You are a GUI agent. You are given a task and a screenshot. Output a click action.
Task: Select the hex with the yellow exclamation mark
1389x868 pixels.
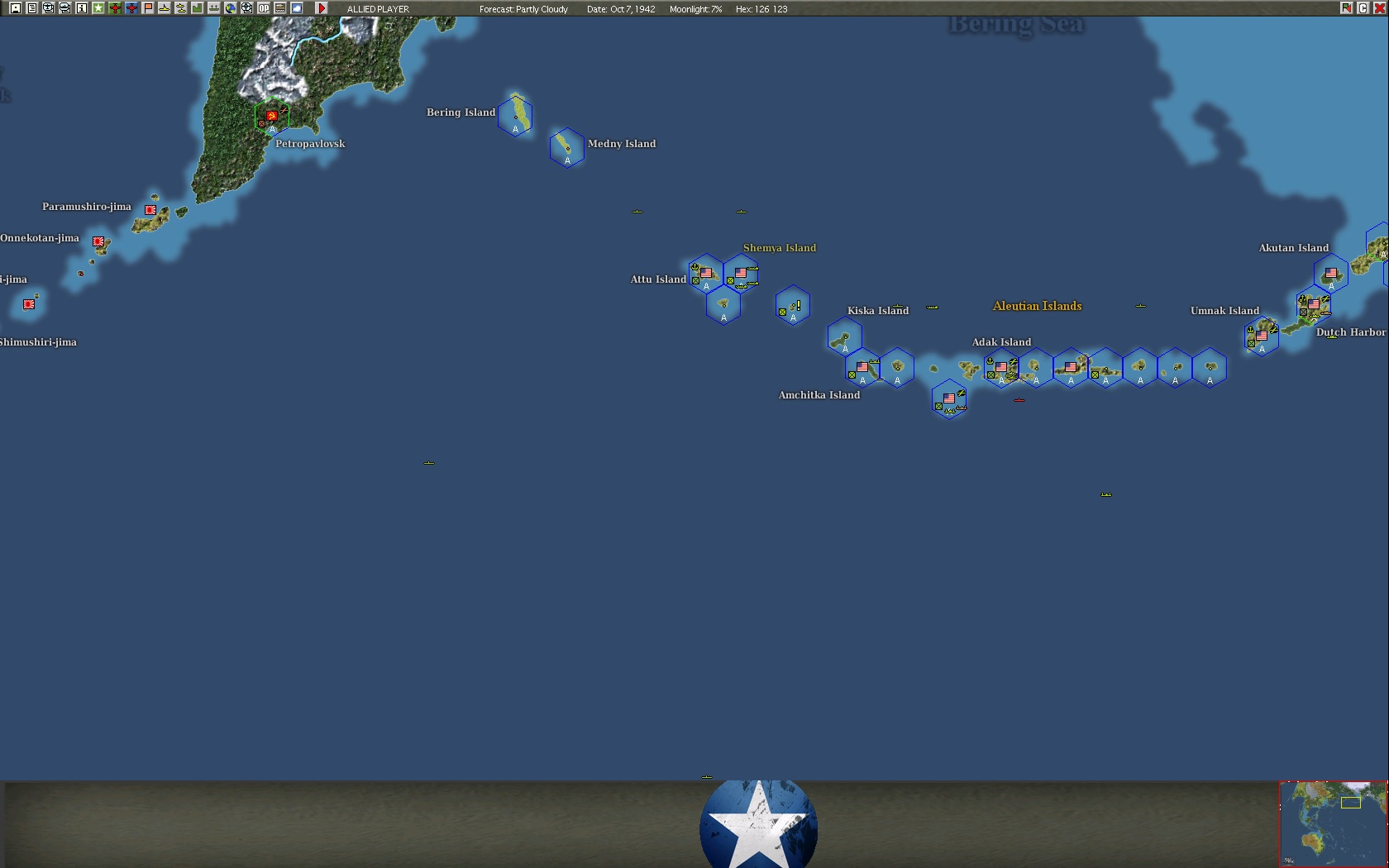pyautogui.click(x=792, y=307)
